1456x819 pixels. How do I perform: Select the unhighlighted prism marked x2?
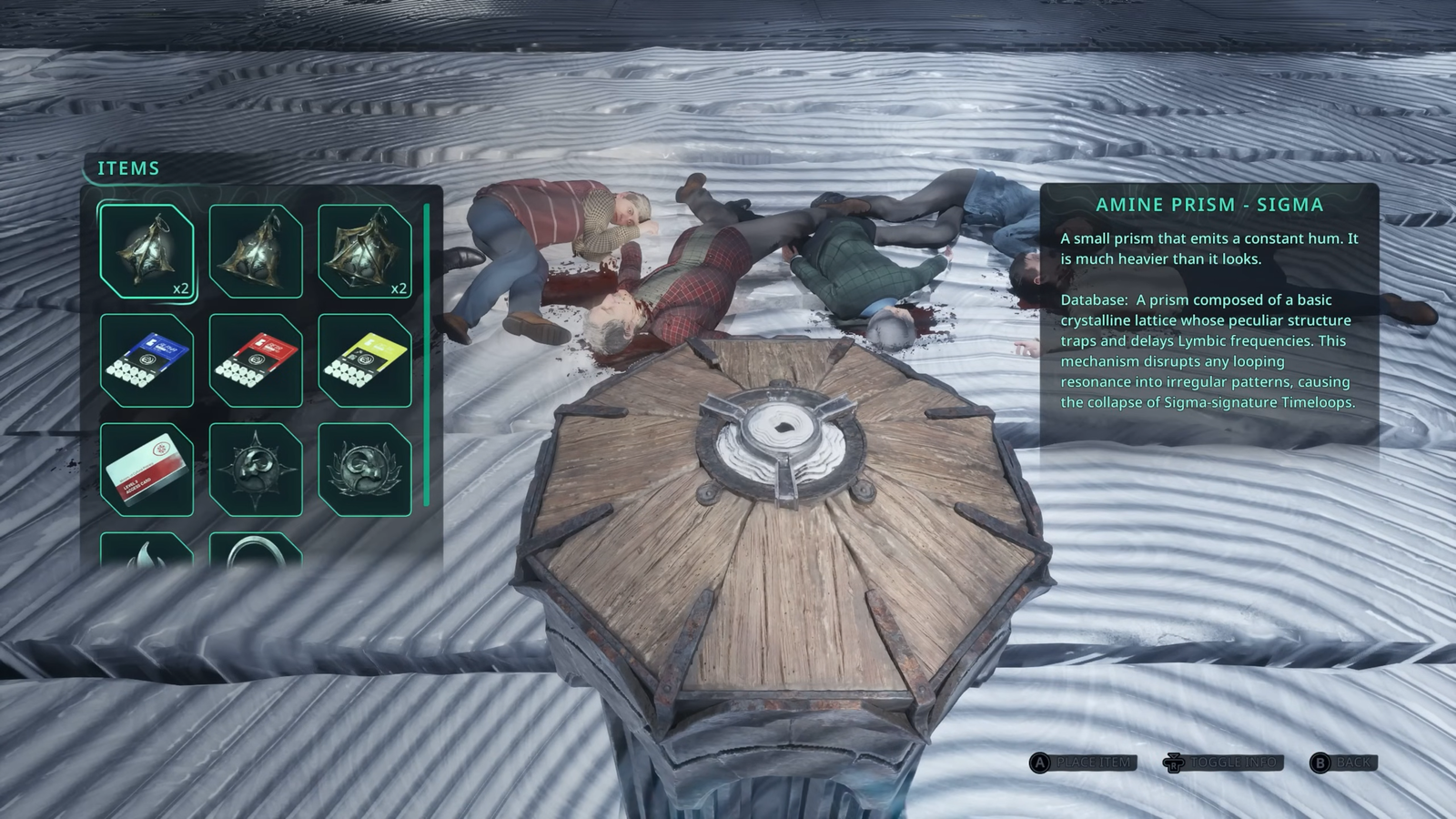pos(365,251)
